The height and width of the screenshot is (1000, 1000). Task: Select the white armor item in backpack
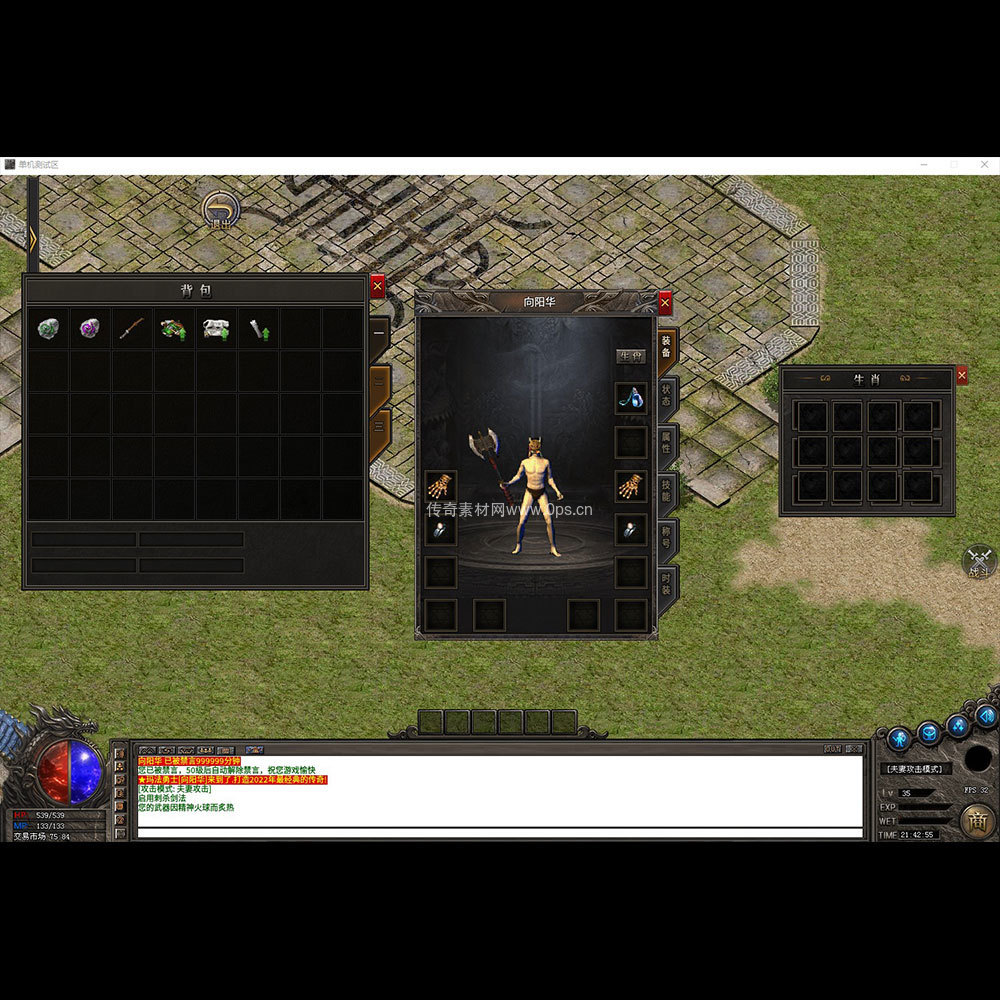(x=216, y=328)
